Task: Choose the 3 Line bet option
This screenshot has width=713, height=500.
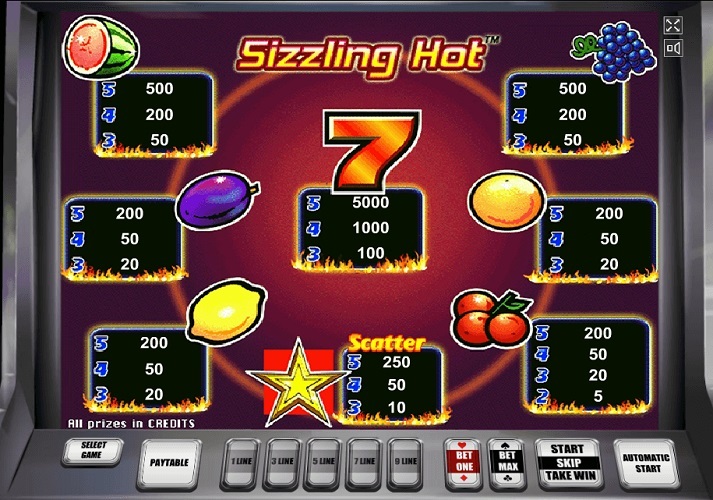Action: point(281,463)
